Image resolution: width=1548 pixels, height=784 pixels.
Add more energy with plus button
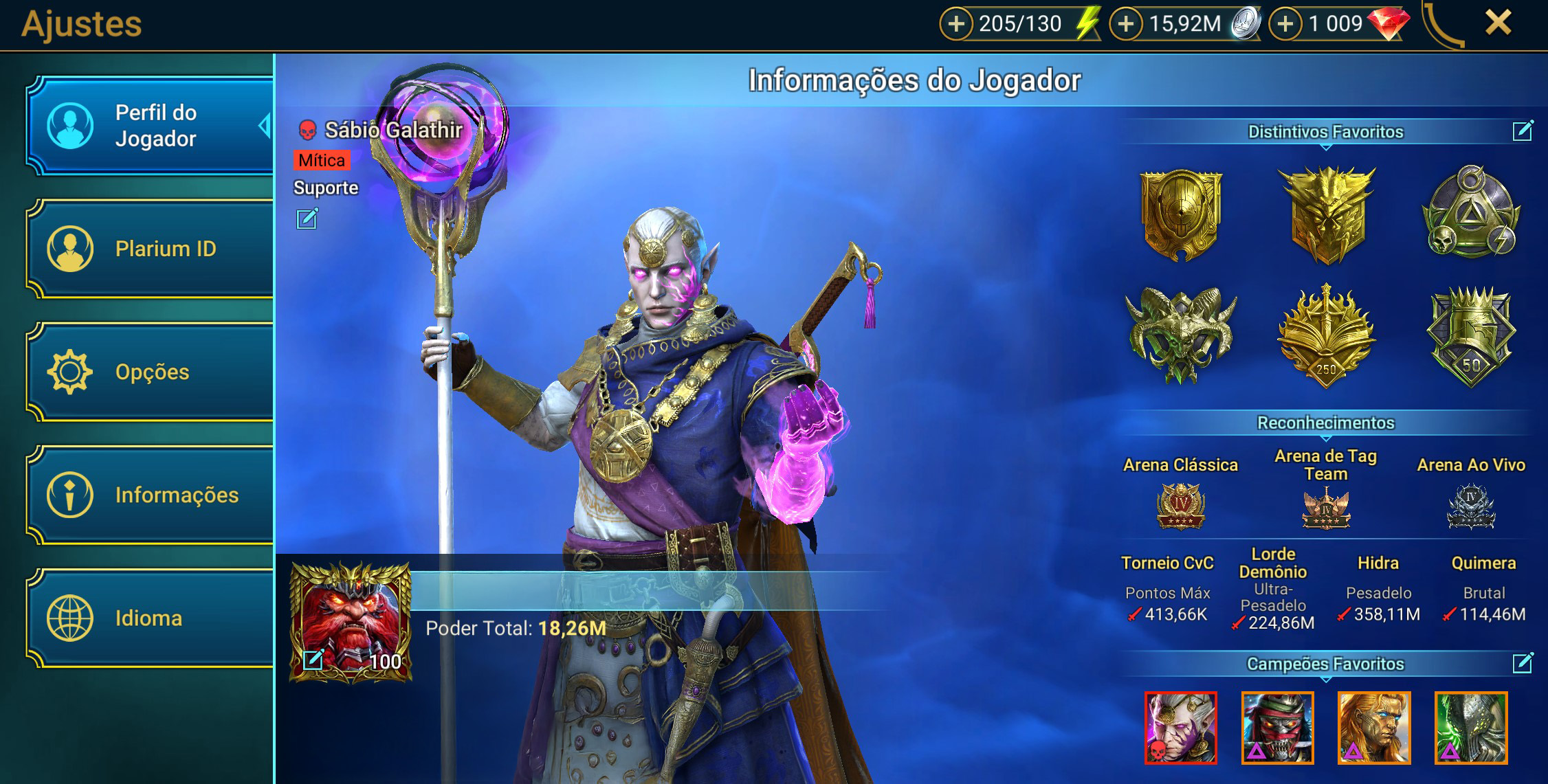click(955, 24)
